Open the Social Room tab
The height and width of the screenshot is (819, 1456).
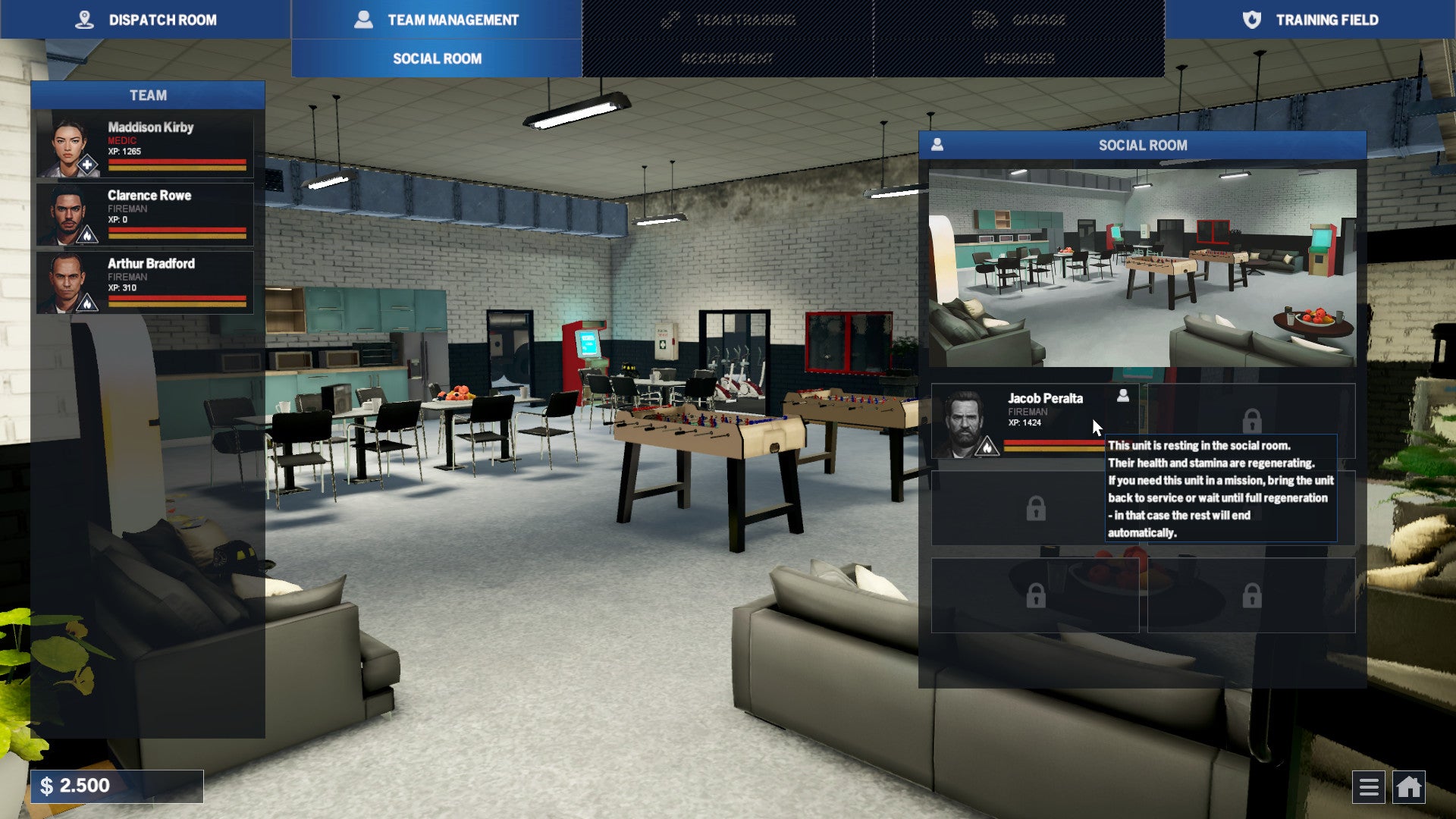click(437, 58)
